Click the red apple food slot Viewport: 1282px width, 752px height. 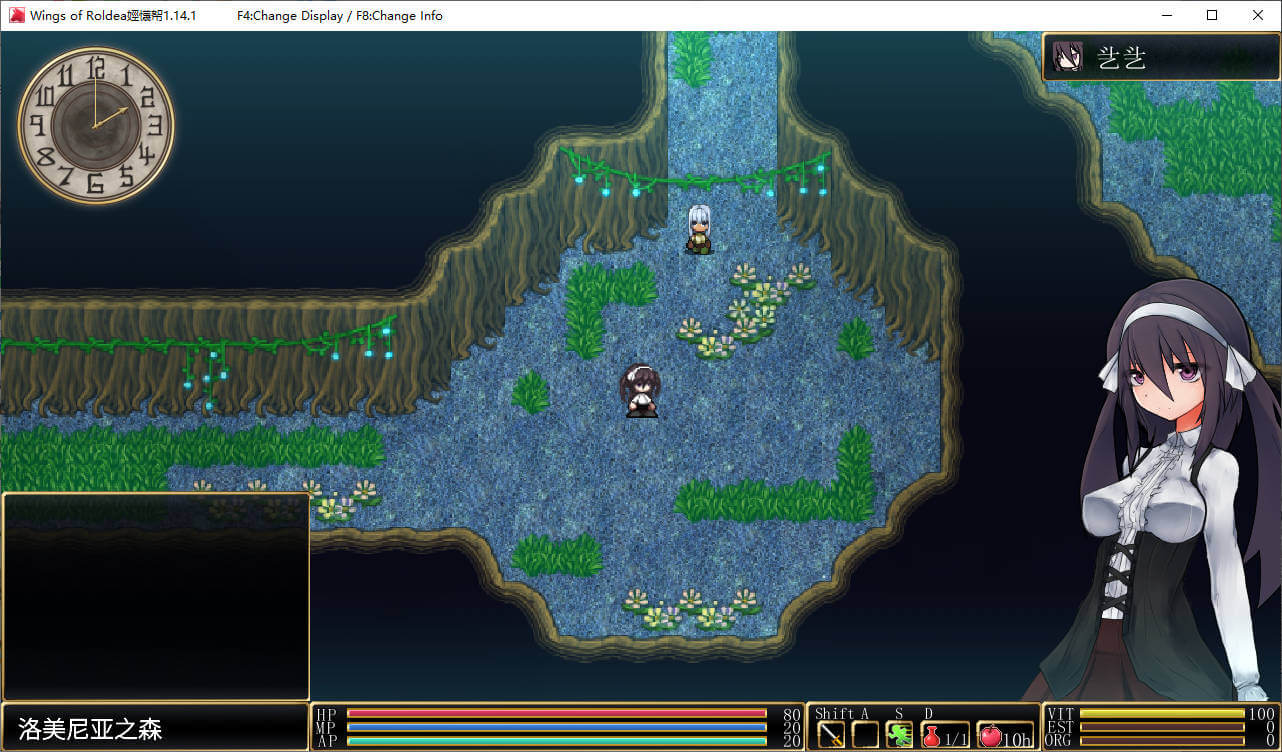1005,735
